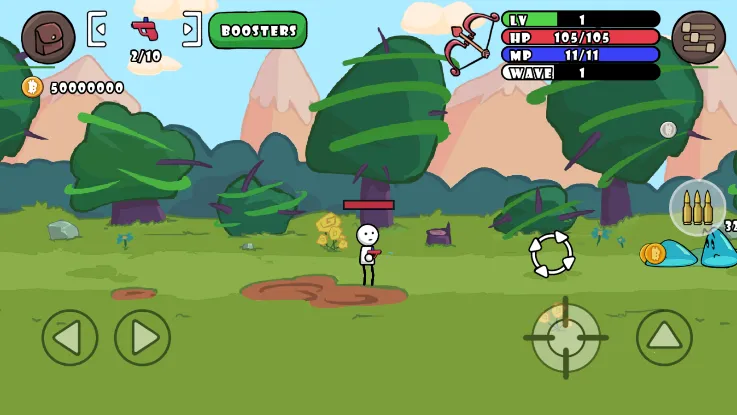Switch to the previous weapon
The width and height of the screenshot is (737, 415).
[97, 29]
